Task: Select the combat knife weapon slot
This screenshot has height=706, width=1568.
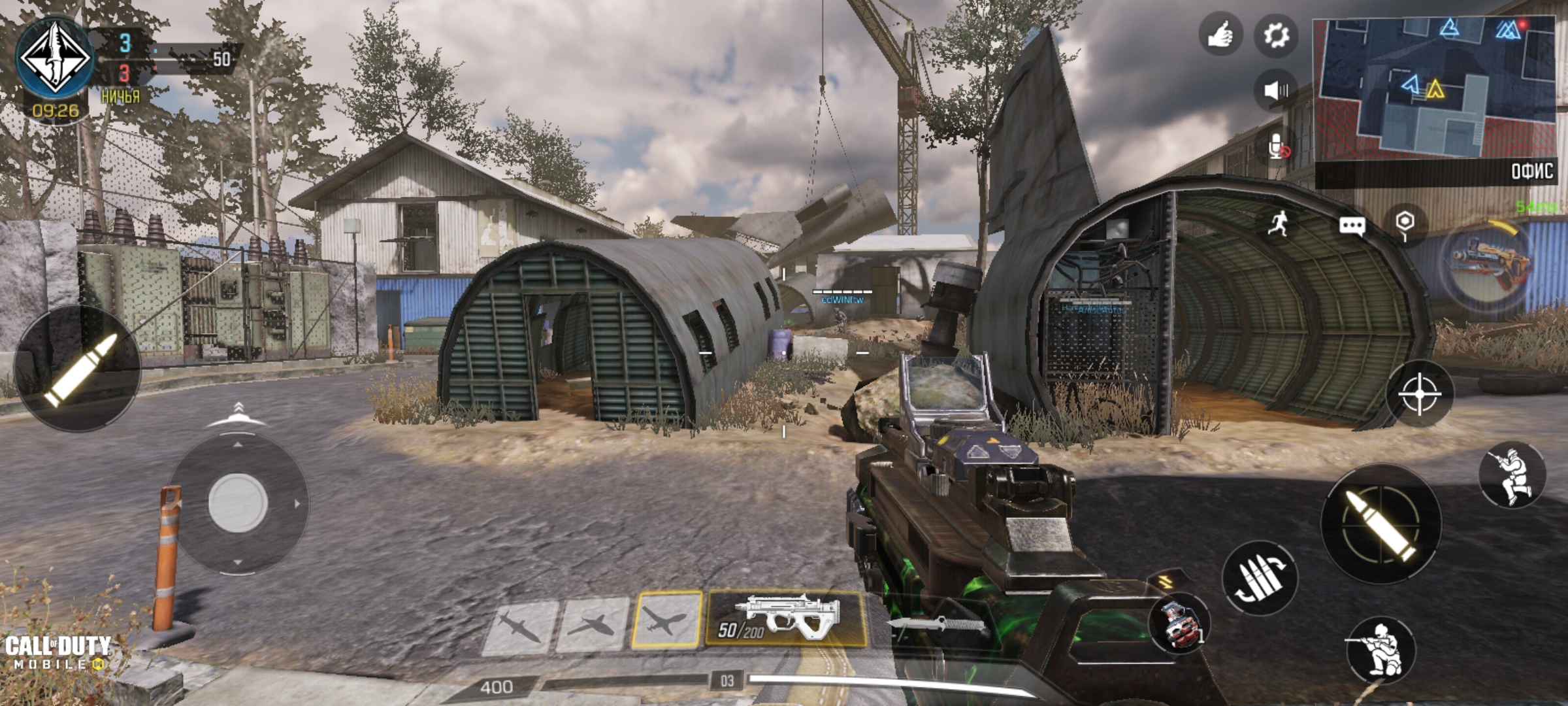Action: 936,624
